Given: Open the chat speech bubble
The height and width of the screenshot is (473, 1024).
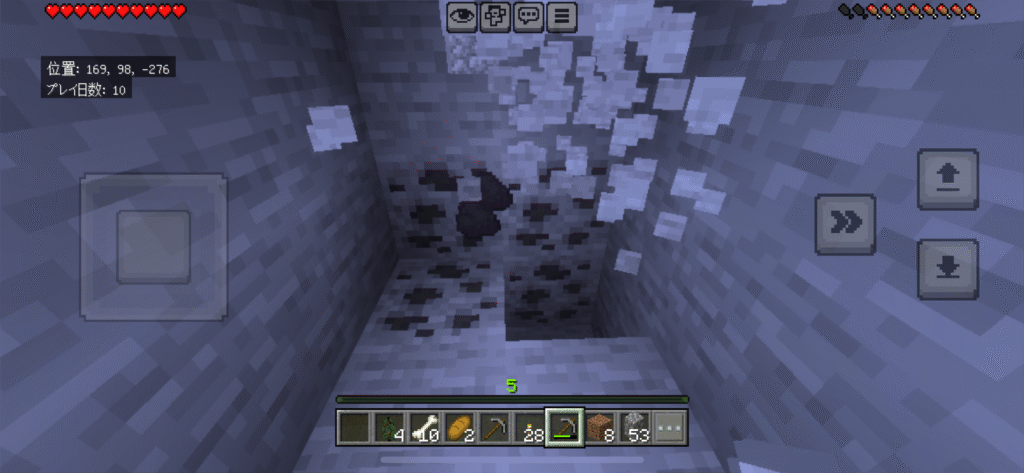Looking at the screenshot, I should coord(529,16).
